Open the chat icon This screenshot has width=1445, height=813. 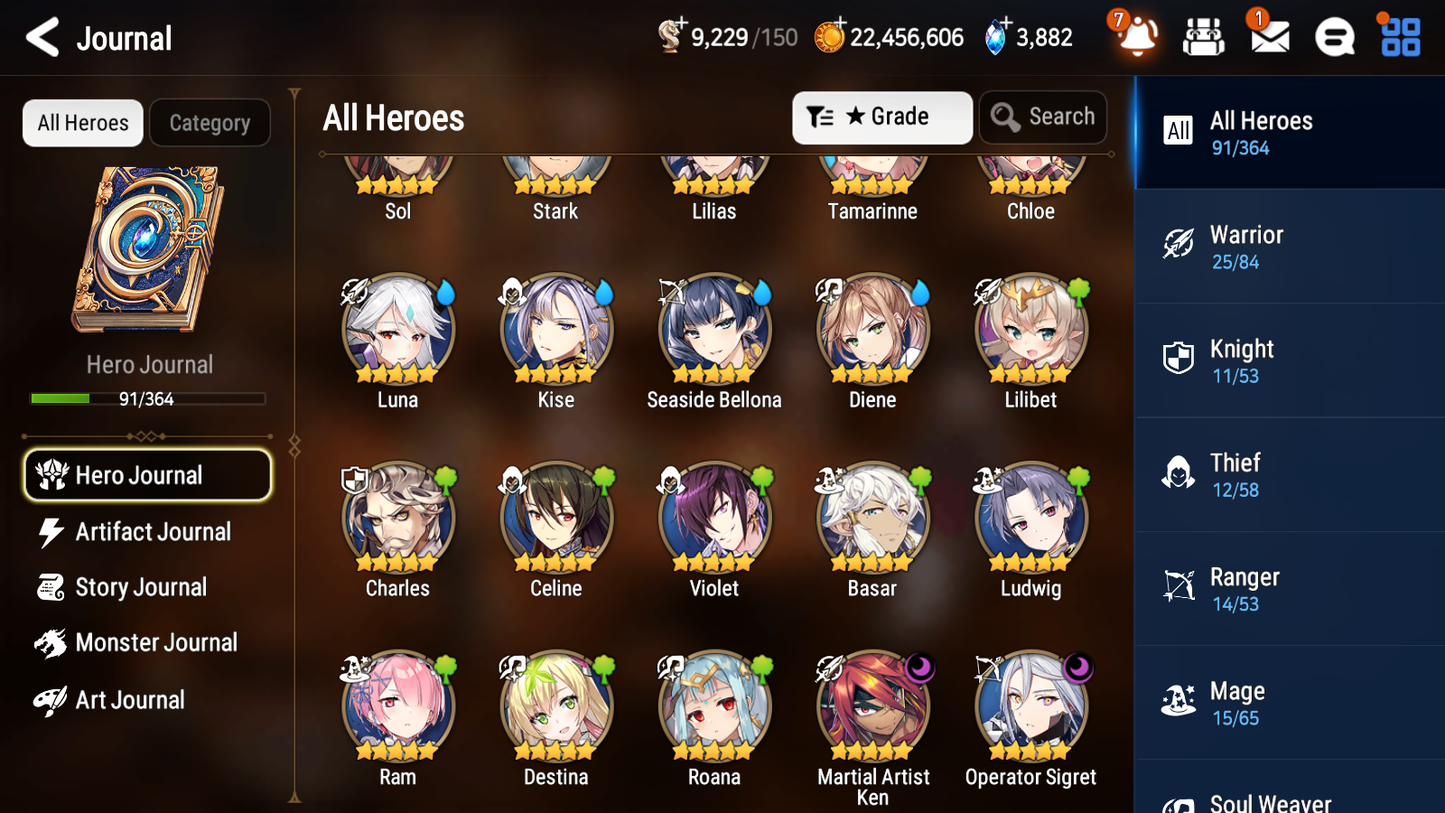point(1333,36)
